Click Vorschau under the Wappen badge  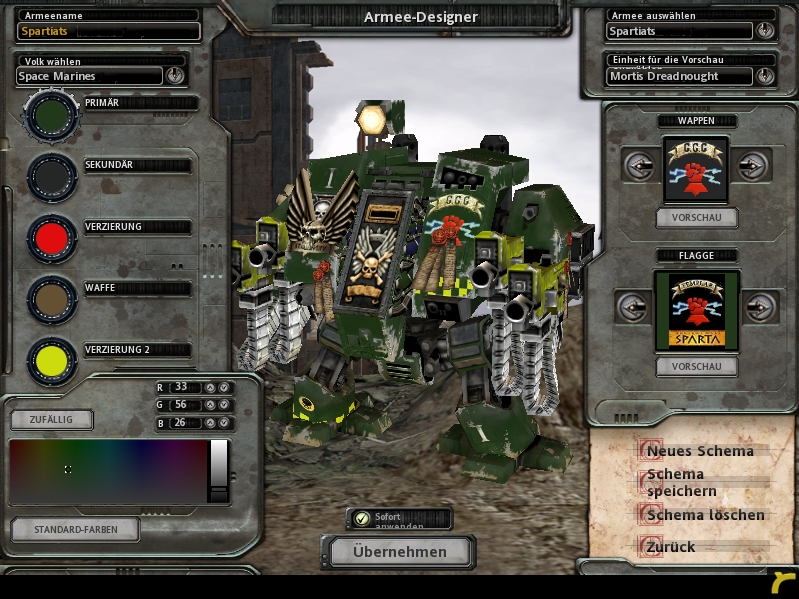coord(697,217)
